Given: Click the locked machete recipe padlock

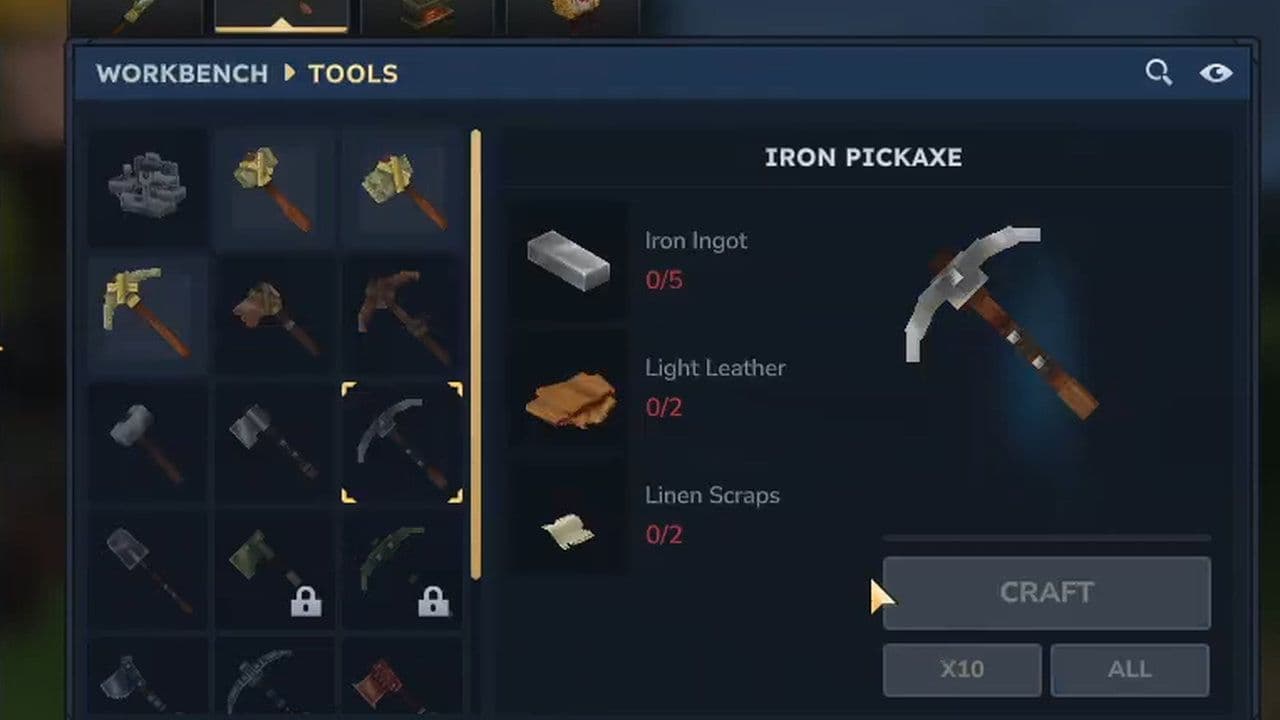Looking at the screenshot, I should (434, 601).
